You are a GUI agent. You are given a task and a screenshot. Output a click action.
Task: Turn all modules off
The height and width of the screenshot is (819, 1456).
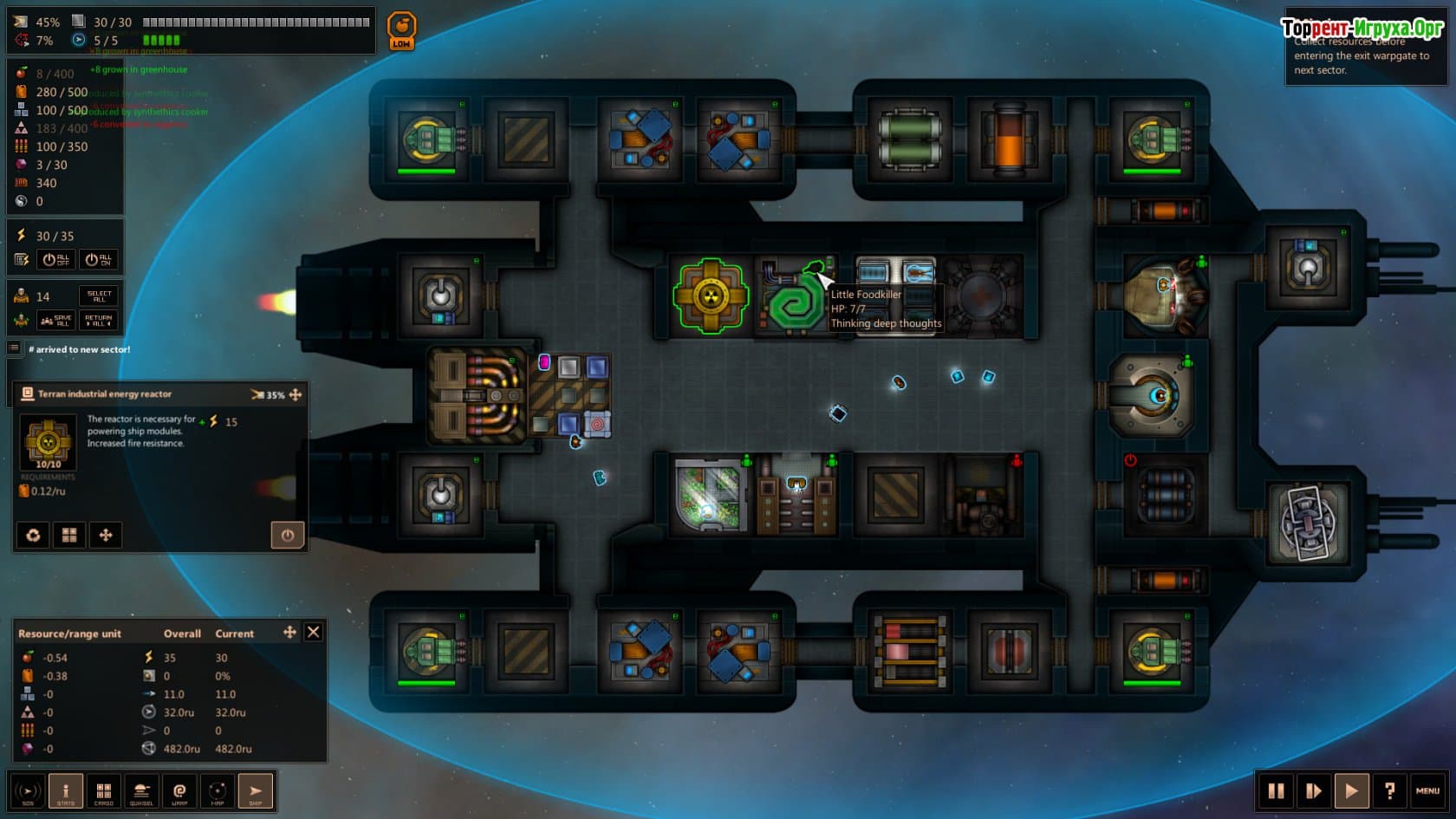55,259
